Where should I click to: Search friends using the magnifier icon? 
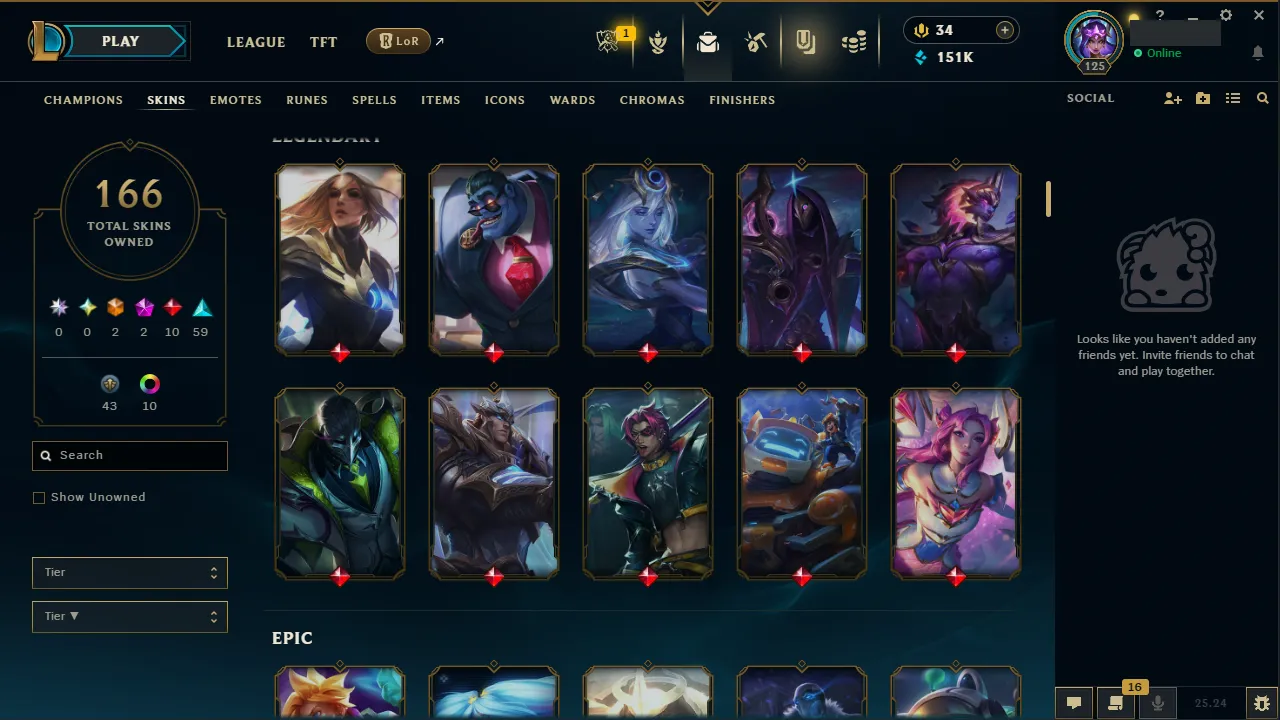click(1262, 99)
